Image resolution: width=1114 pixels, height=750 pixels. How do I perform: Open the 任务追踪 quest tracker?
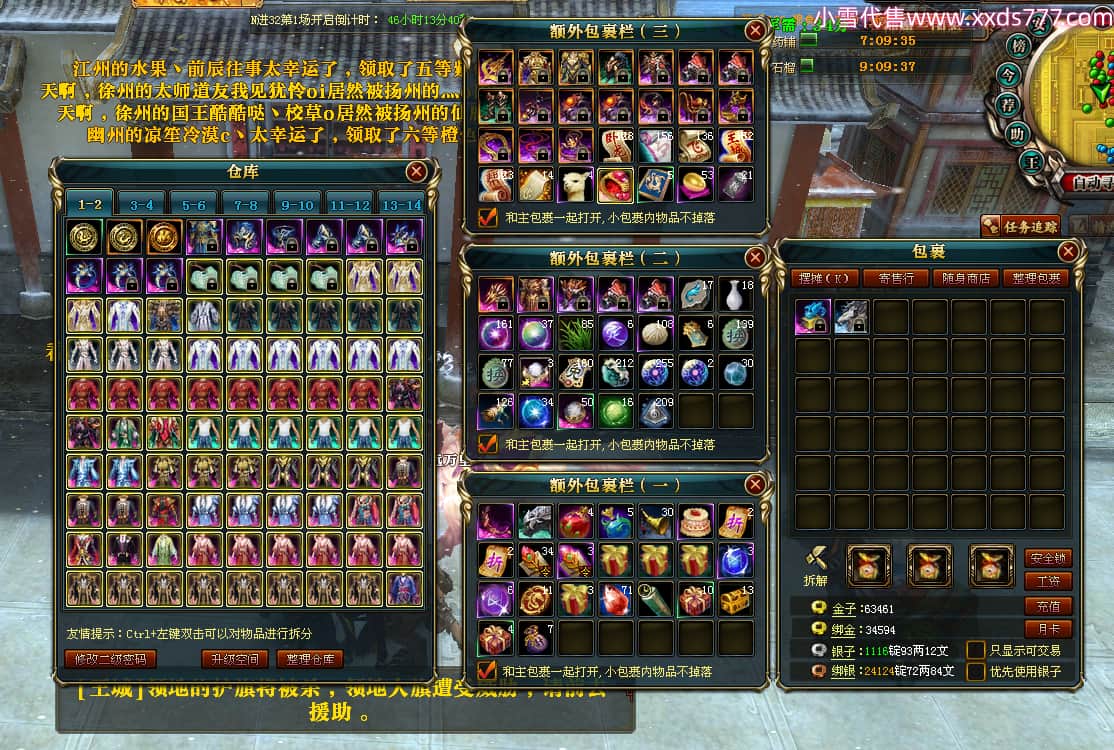(1020, 226)
